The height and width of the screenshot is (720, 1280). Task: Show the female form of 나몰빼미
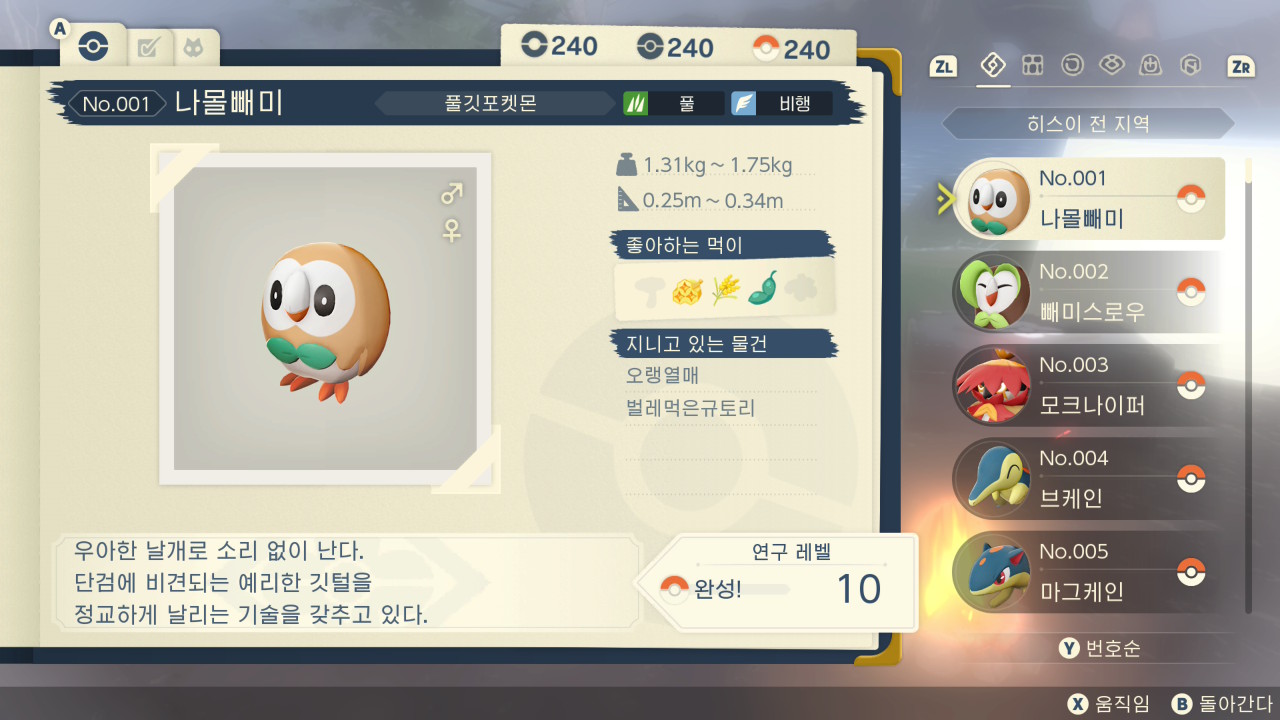452,231
